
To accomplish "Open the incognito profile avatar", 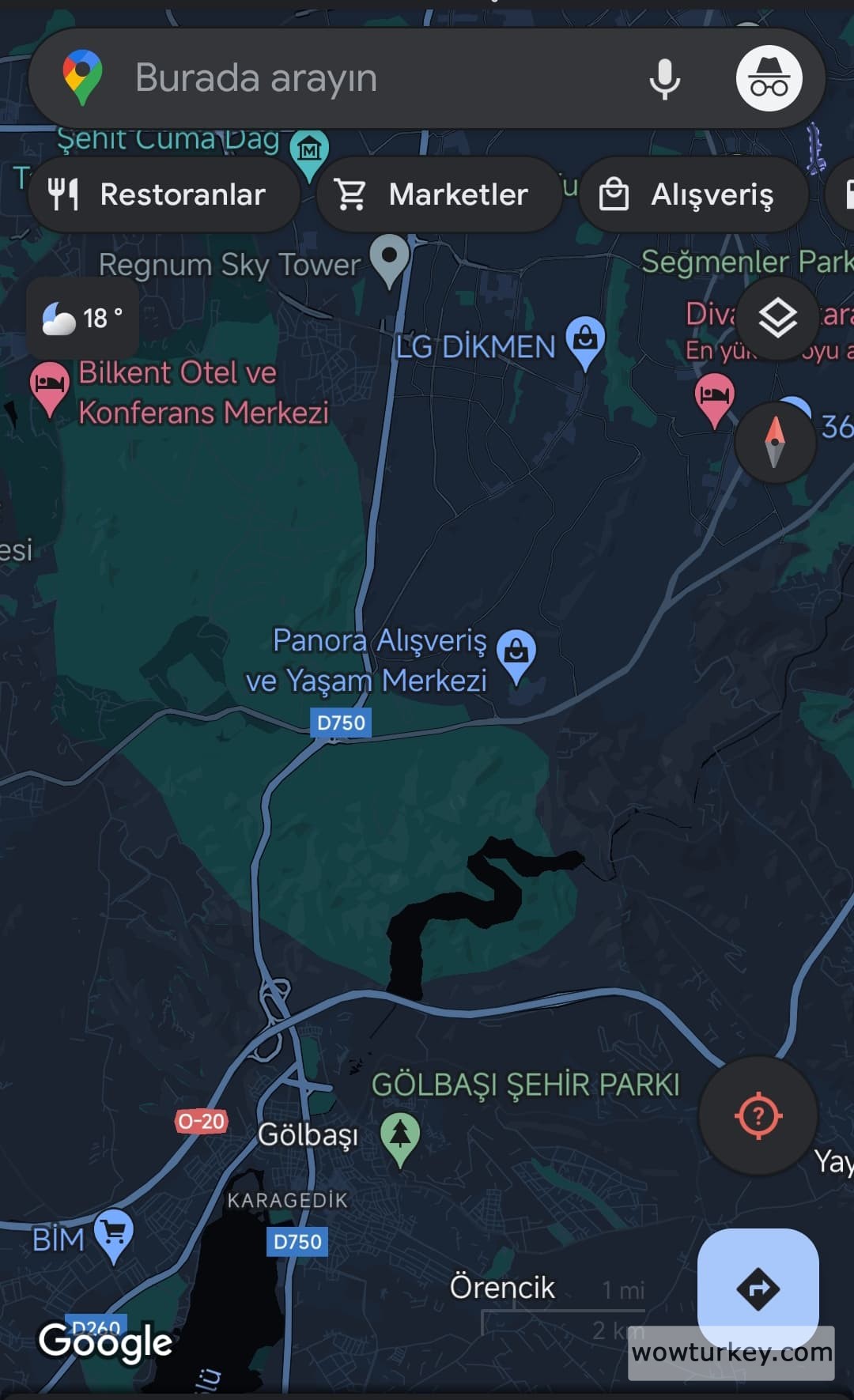I will (769, 78).
